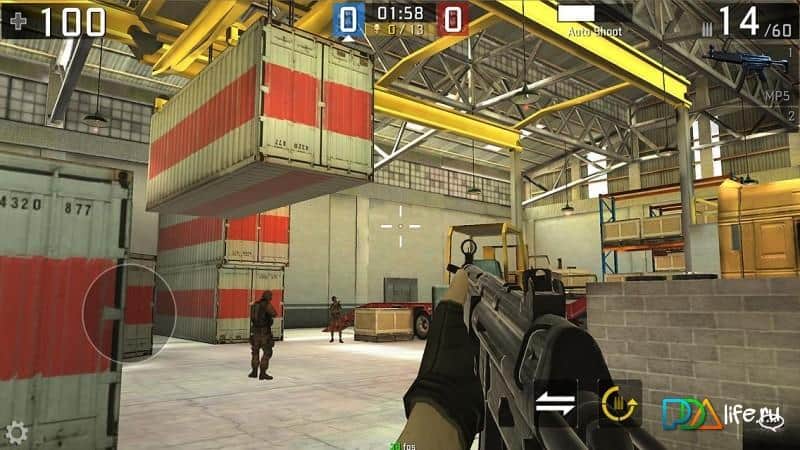
Task: Reload using the yellow ammo button
Action: (x=620, y=403)
